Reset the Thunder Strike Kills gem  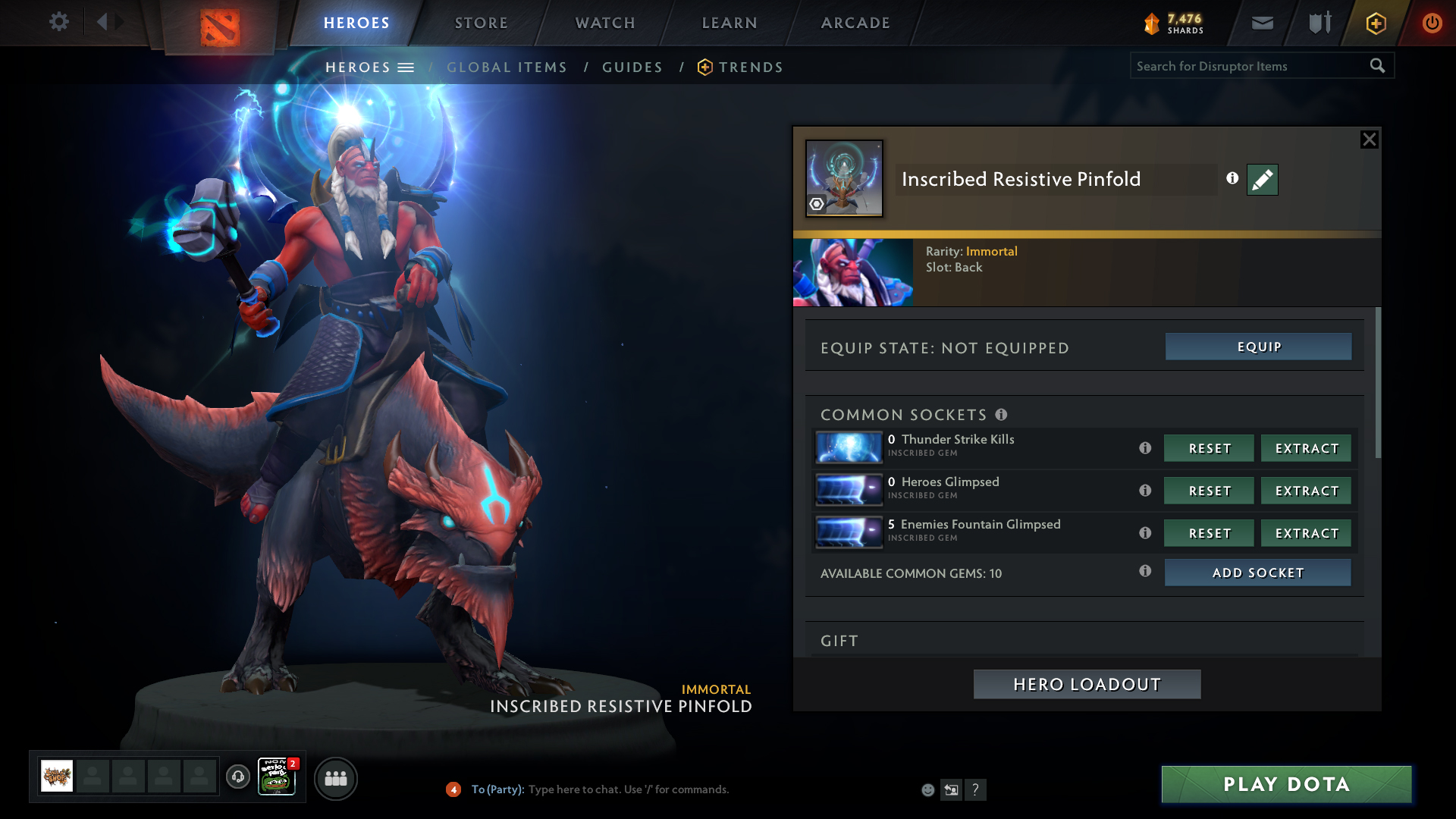pyautogui.click(x=1209, y=448)
